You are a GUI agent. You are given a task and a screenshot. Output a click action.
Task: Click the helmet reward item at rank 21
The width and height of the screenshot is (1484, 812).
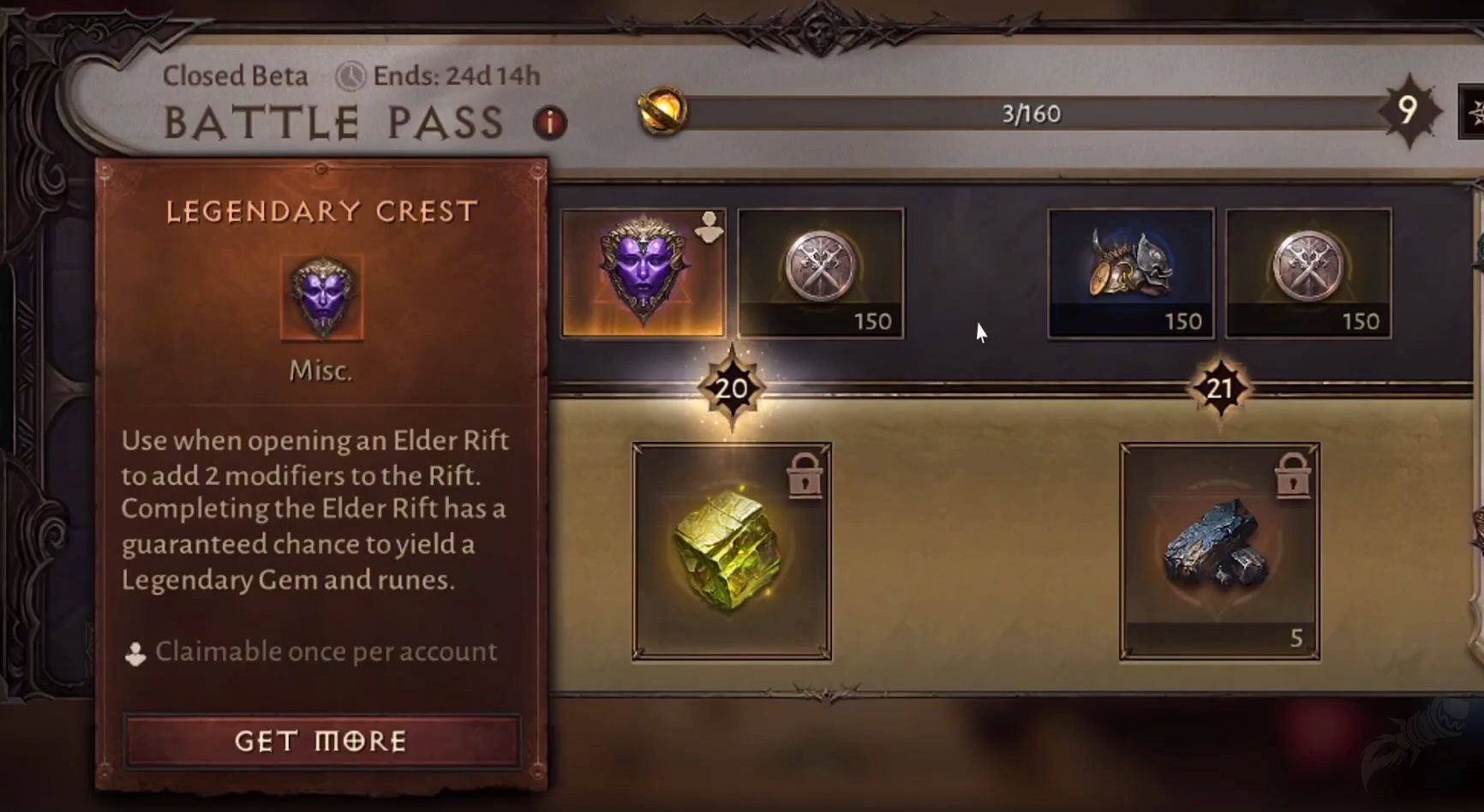point(1130,274)
